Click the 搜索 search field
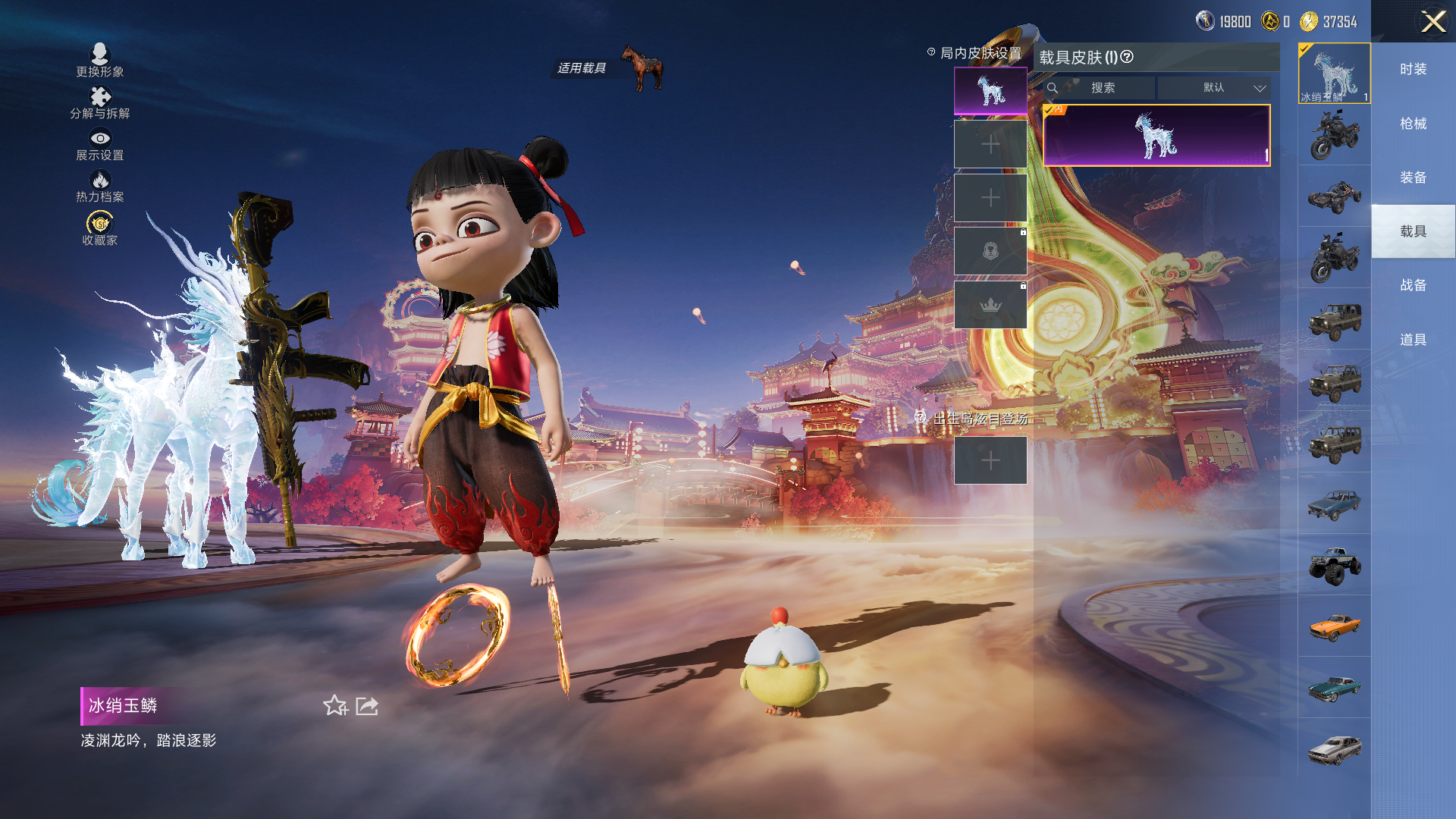 [1102, 88]
